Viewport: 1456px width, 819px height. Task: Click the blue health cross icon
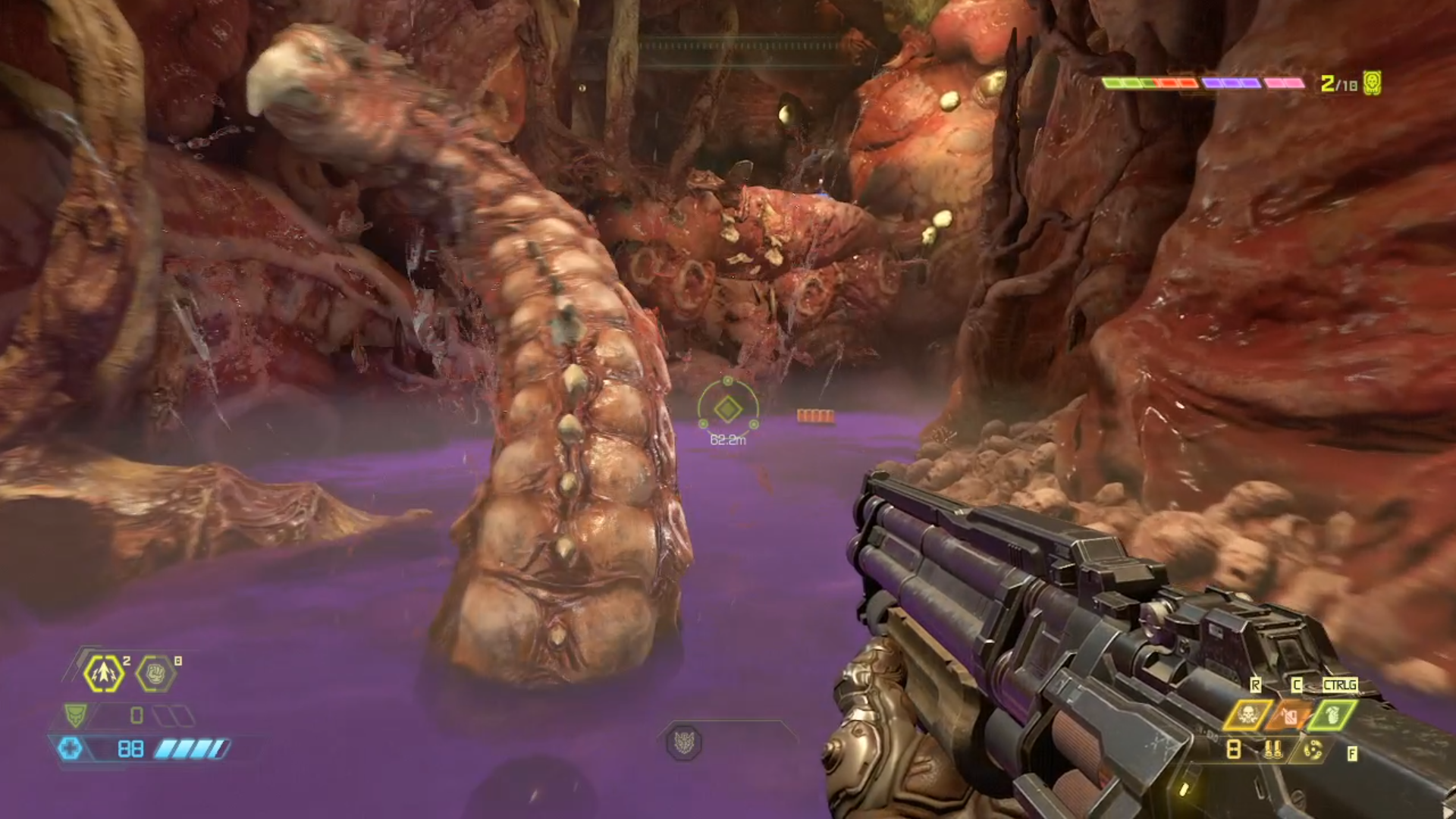point(71,749)
